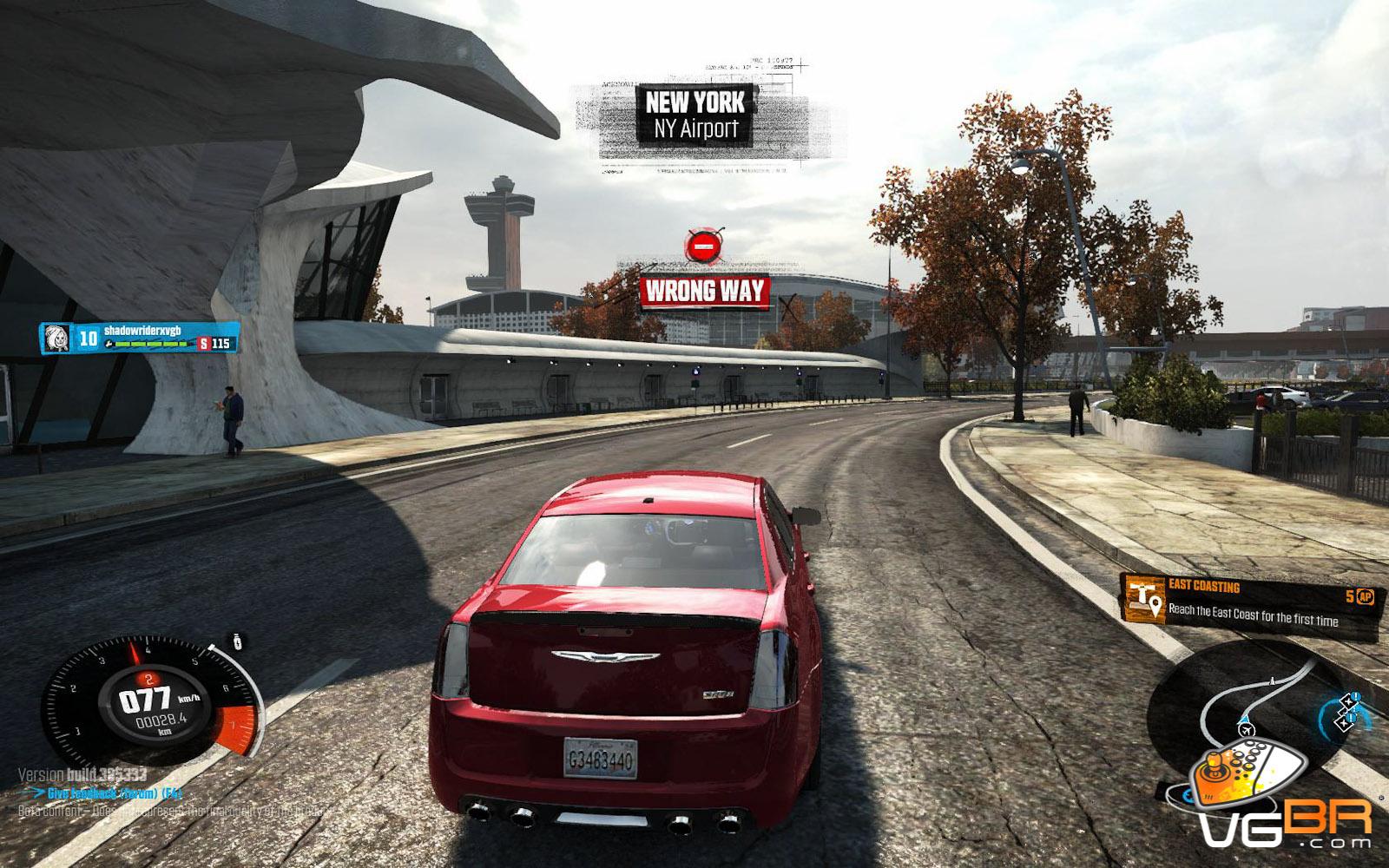Screen dimensions: 1389x868
Task: Select the lighthouse icon on the East Coasting award
Action: (x=1144, y=599)
